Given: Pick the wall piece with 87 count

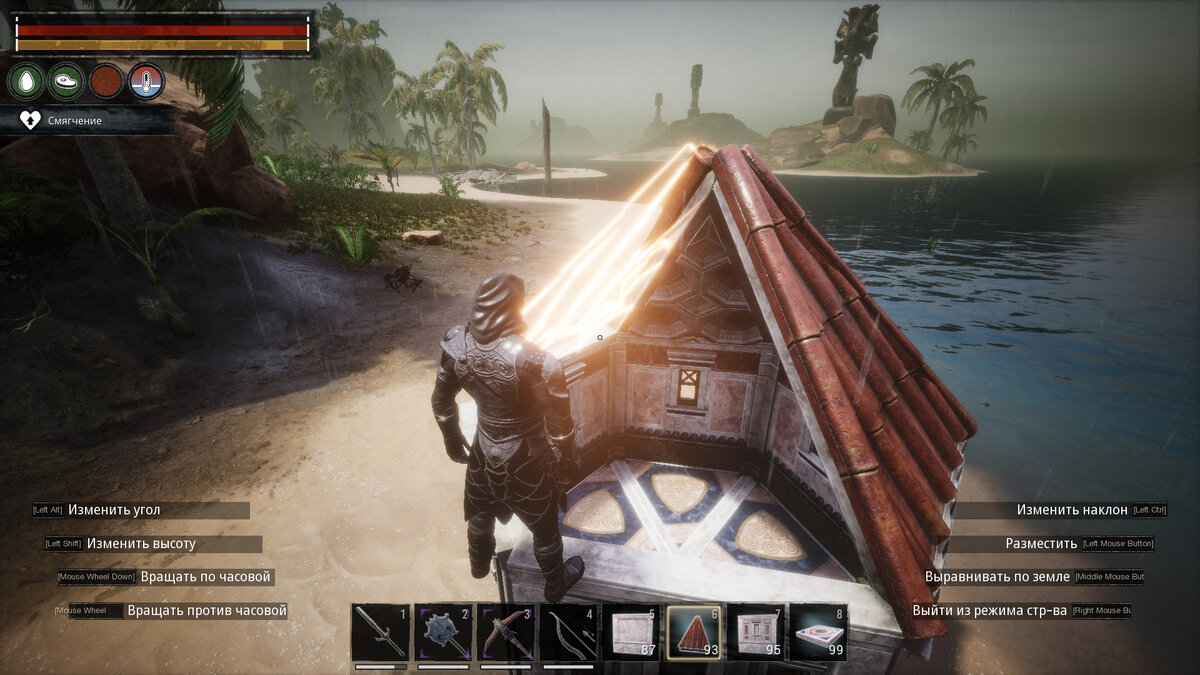Looking at the screenshot, I should point(632,633).
